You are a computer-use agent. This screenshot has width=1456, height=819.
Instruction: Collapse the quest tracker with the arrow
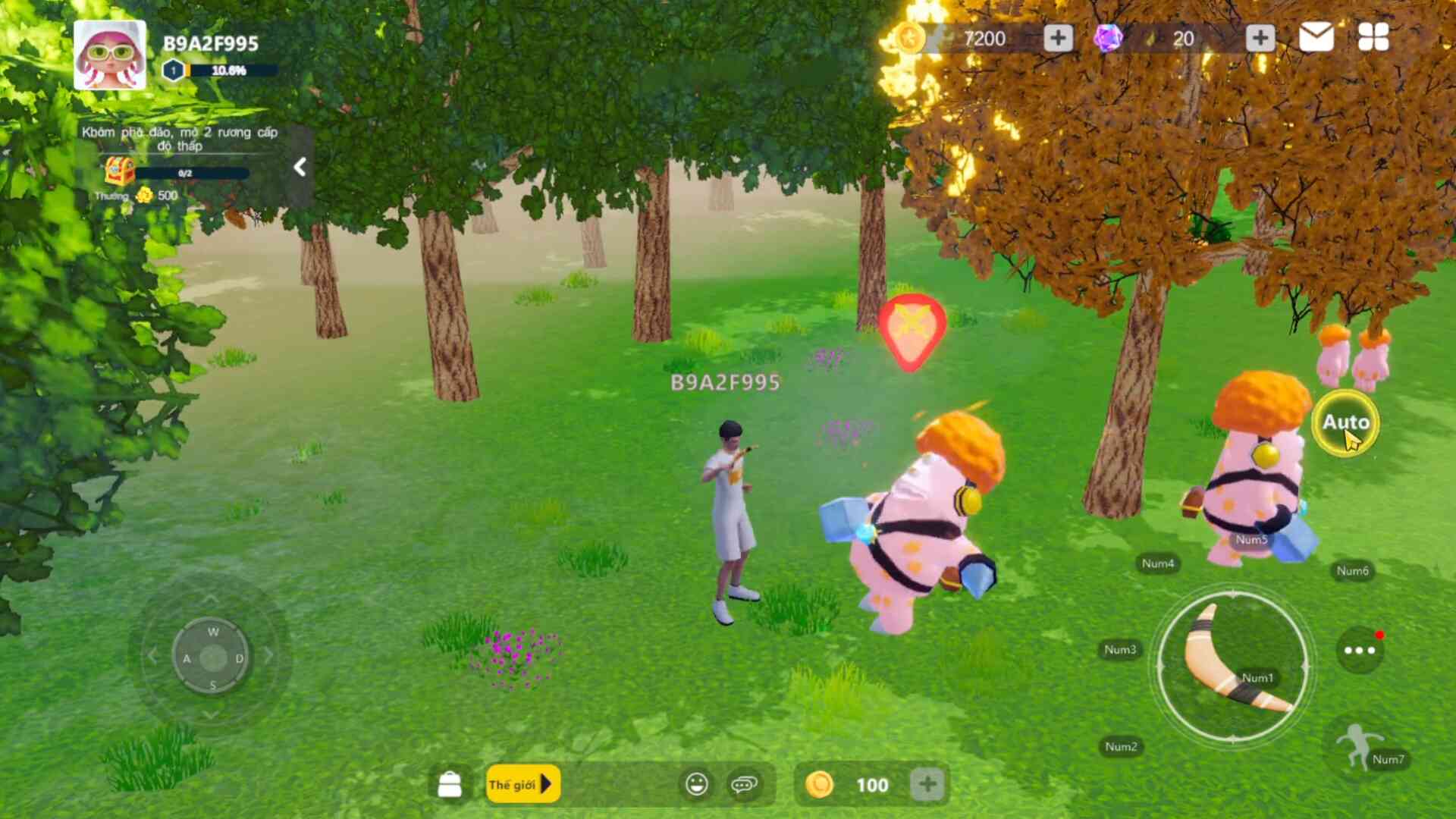(x=300, y=167)
